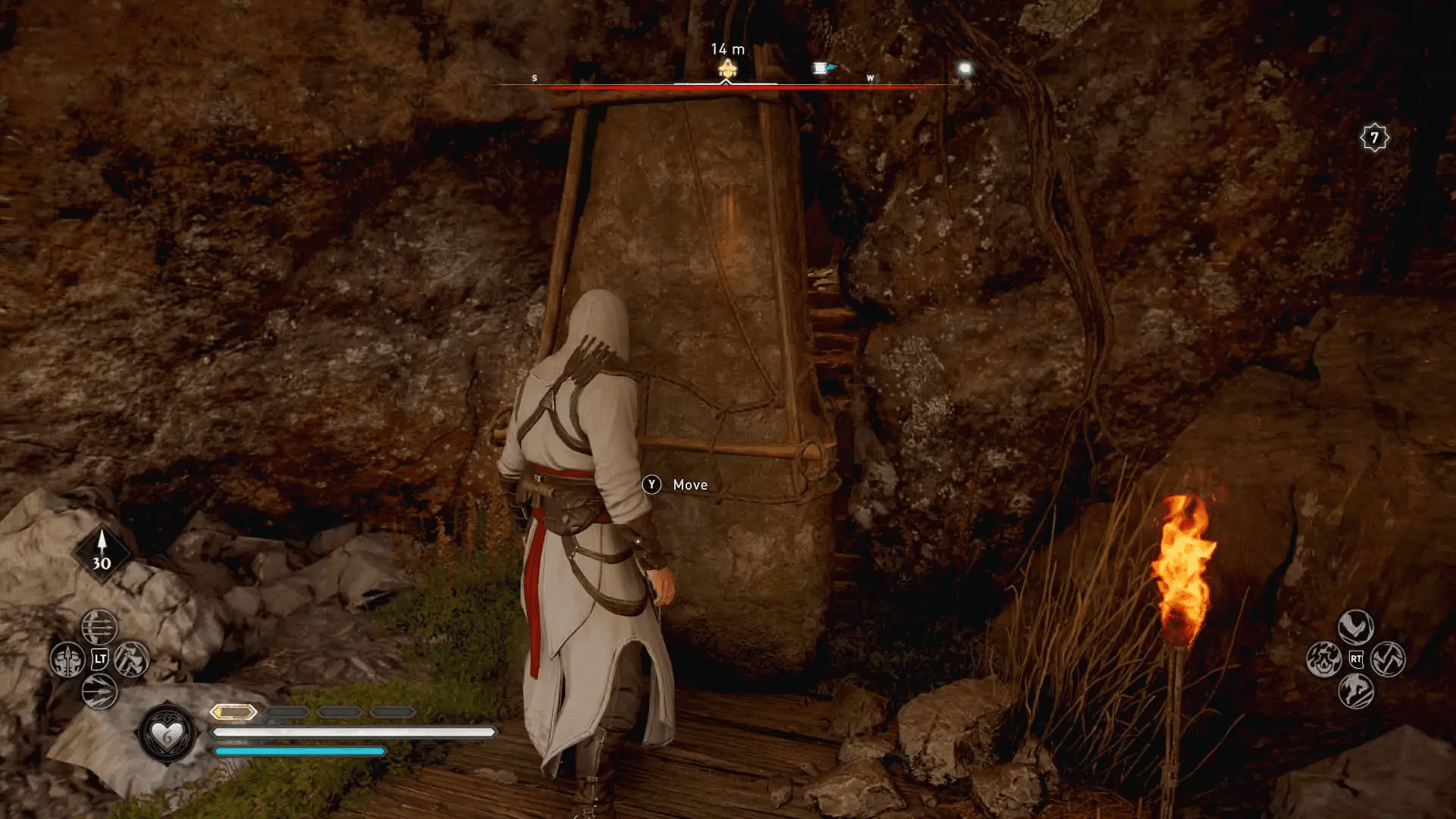Select the white light marker on the compass
The height and width of the screenshot is (819, 1456).
(964, 68)
